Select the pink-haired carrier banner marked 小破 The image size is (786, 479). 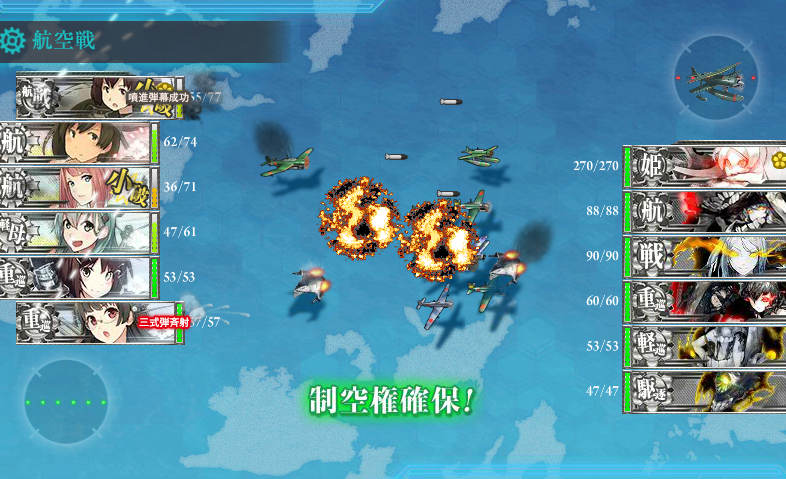(78, 187)
